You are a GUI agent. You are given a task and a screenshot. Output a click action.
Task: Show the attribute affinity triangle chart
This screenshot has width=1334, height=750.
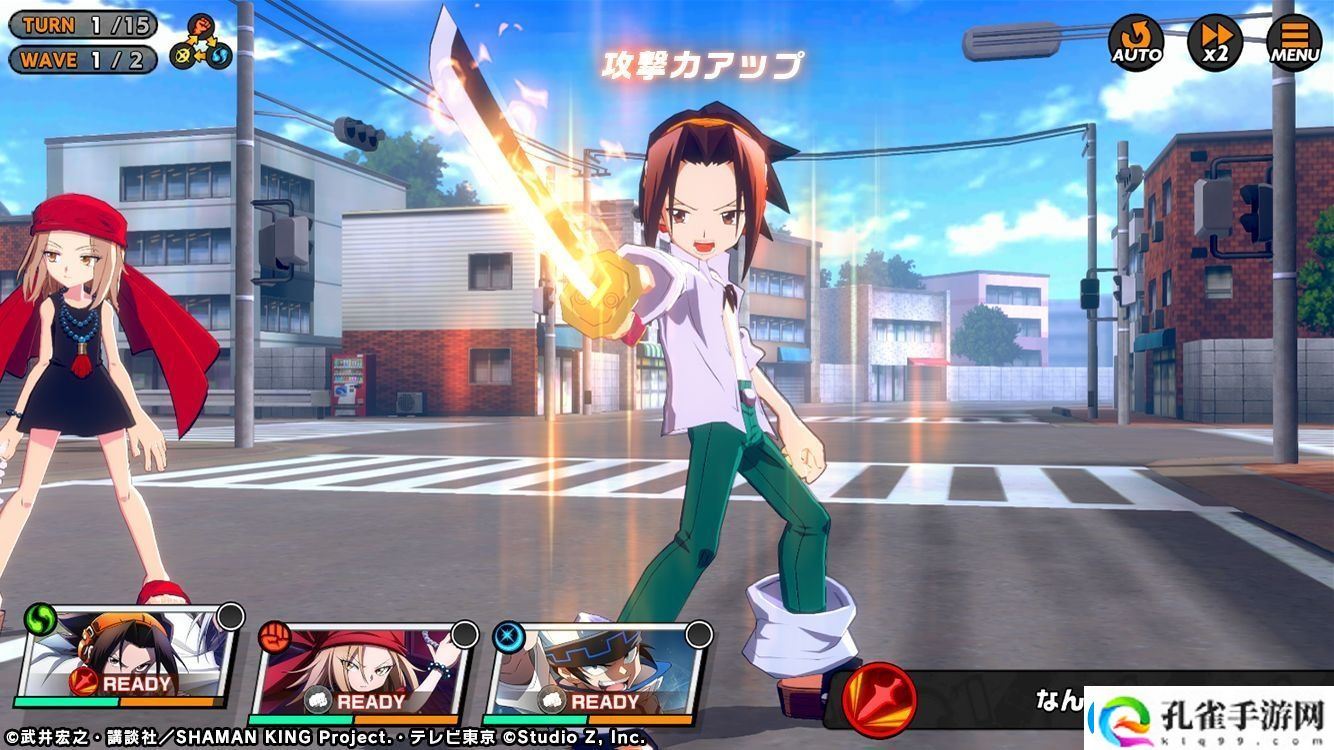[x=201, y=42]
